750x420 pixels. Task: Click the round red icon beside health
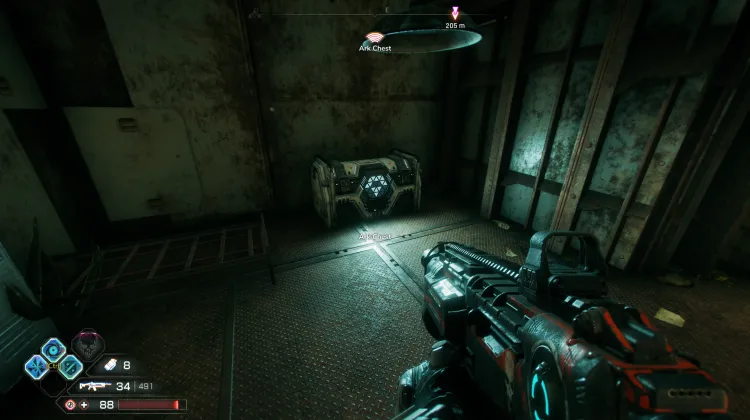(71, 405)
